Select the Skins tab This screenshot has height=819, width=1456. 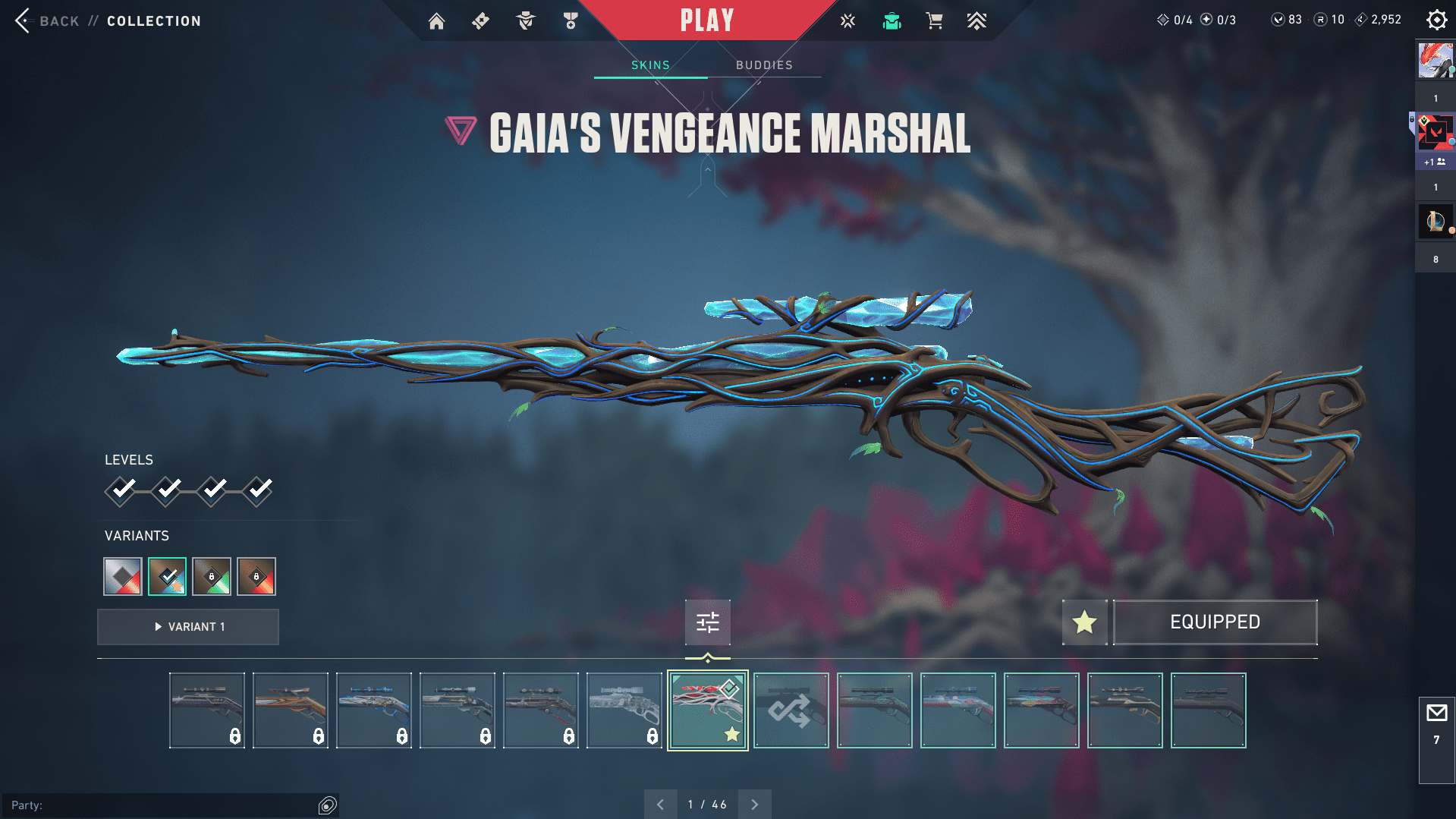650,65
